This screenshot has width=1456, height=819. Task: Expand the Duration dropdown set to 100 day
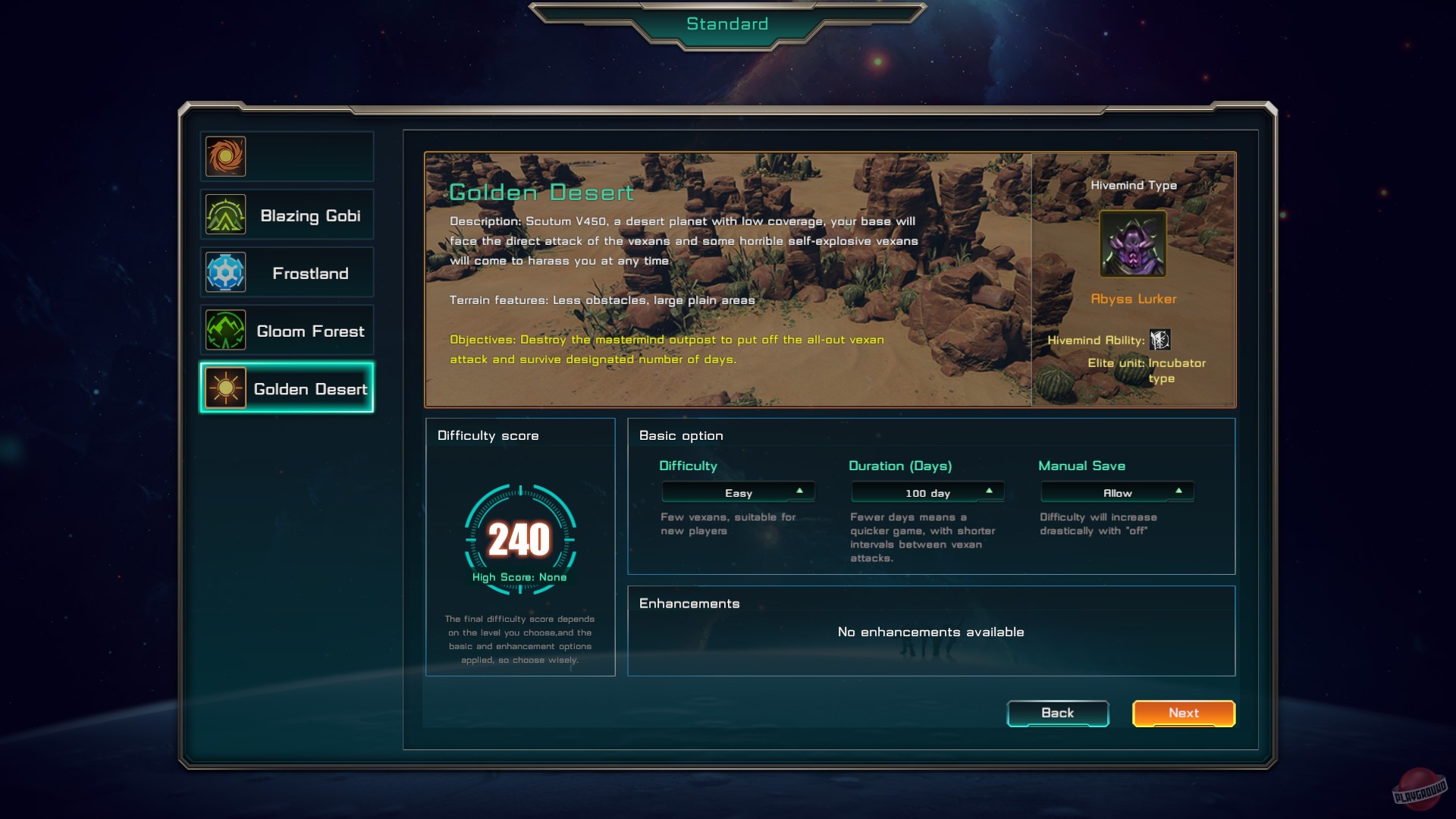tap(927, 491)
